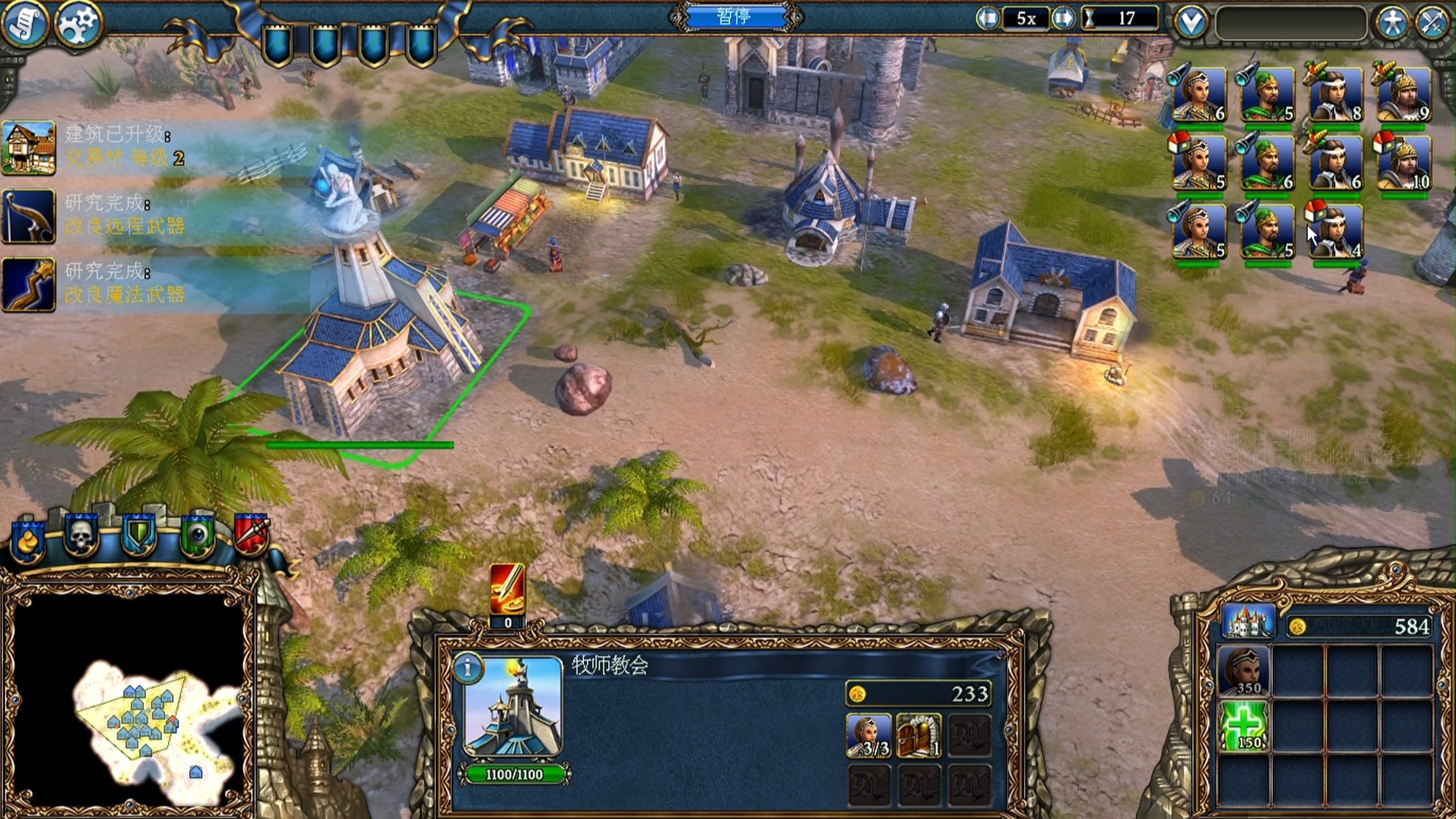Expand the V-shaped dropdown button
Viewport: 1456px width, 819px height.
[1191, 22]
